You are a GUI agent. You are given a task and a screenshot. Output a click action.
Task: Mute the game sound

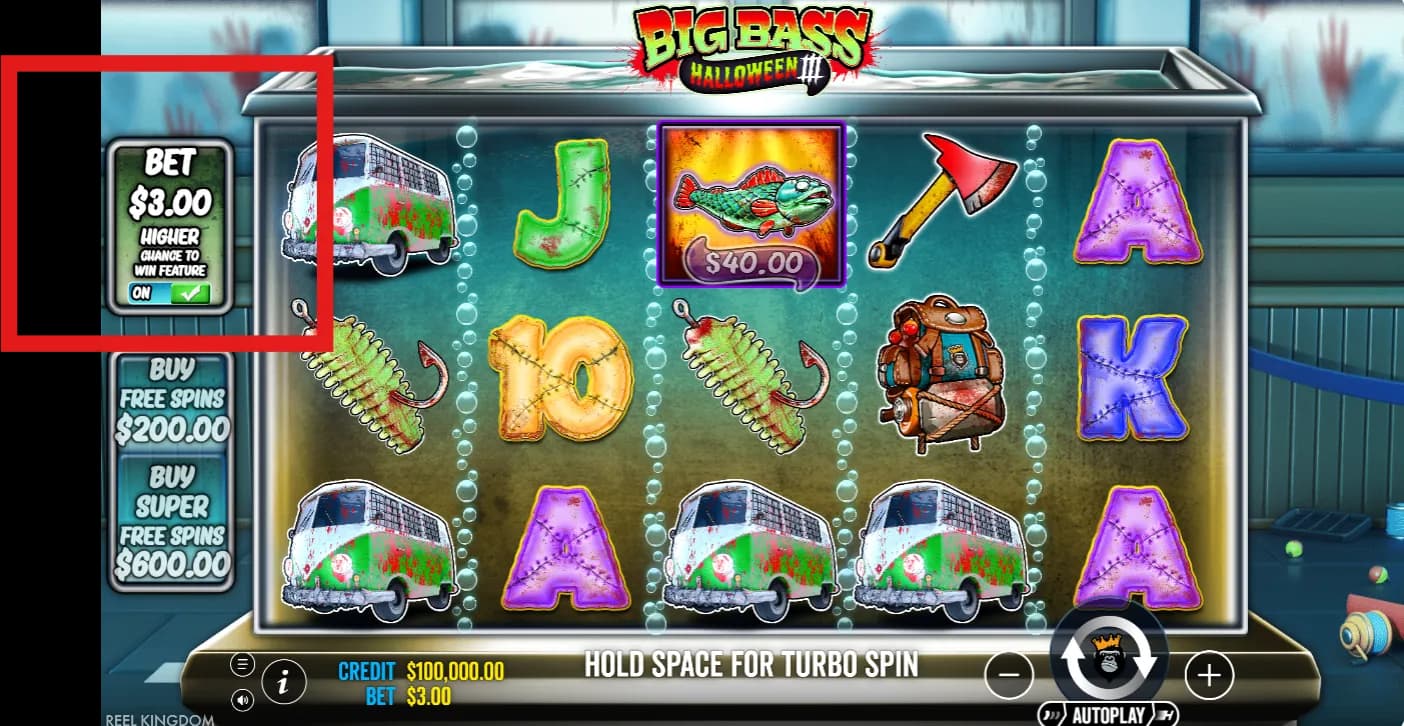tap(242, 699)
